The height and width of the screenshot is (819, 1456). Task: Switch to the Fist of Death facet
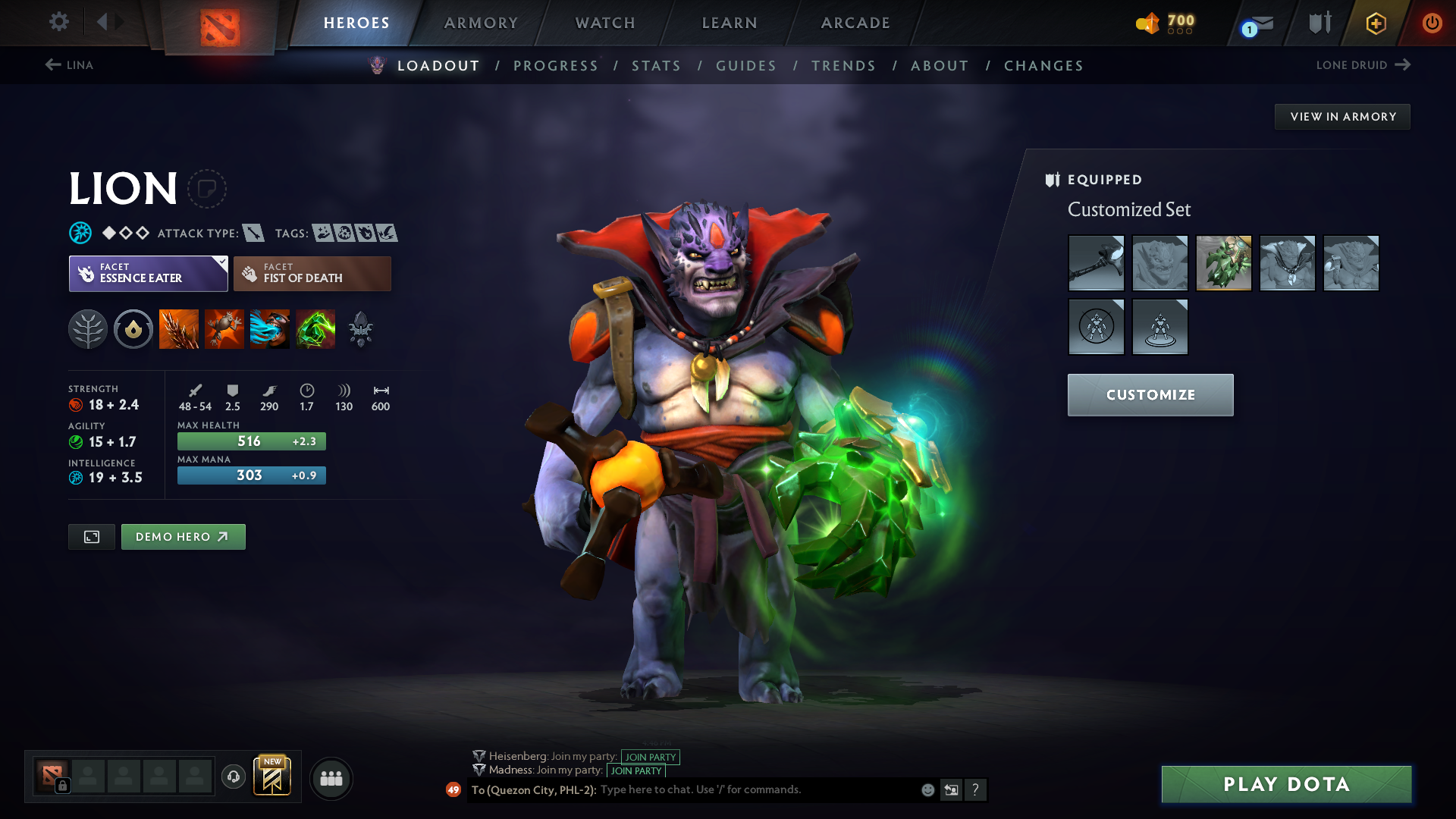(312, 273)
